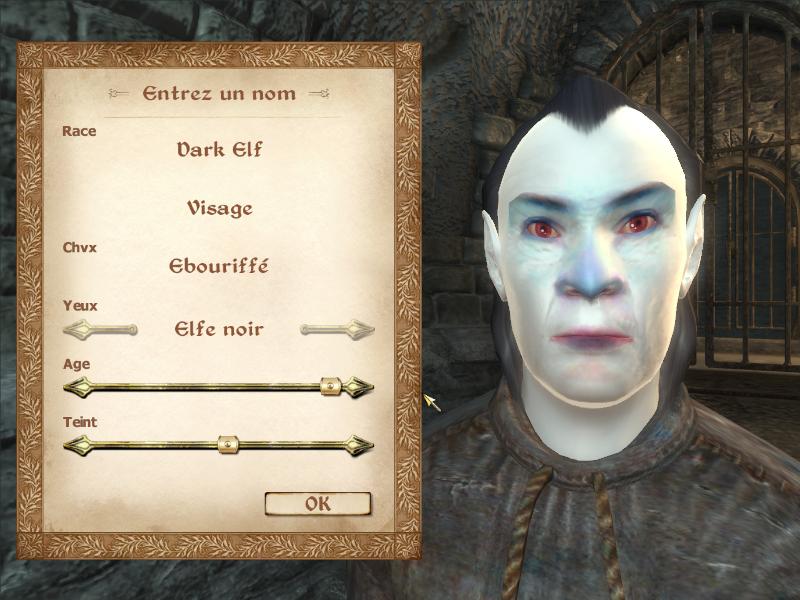Click the left arrow beside Elfe noir

[99, 328]
